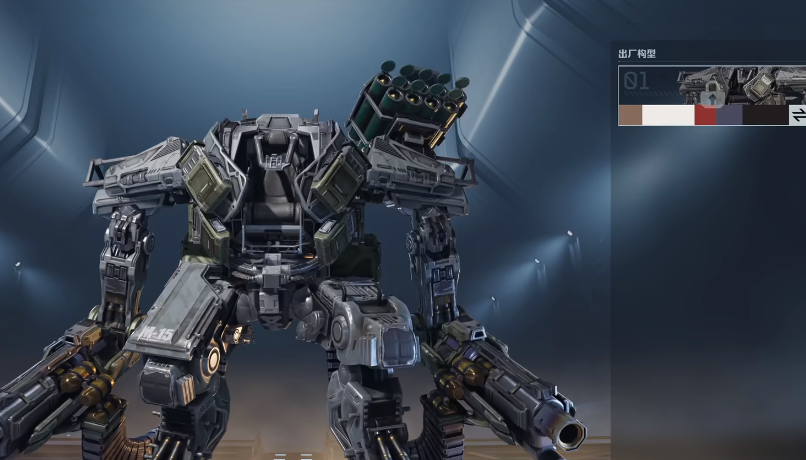Click the swap arrows button
The image size is (806, 460).
[798, 116]
